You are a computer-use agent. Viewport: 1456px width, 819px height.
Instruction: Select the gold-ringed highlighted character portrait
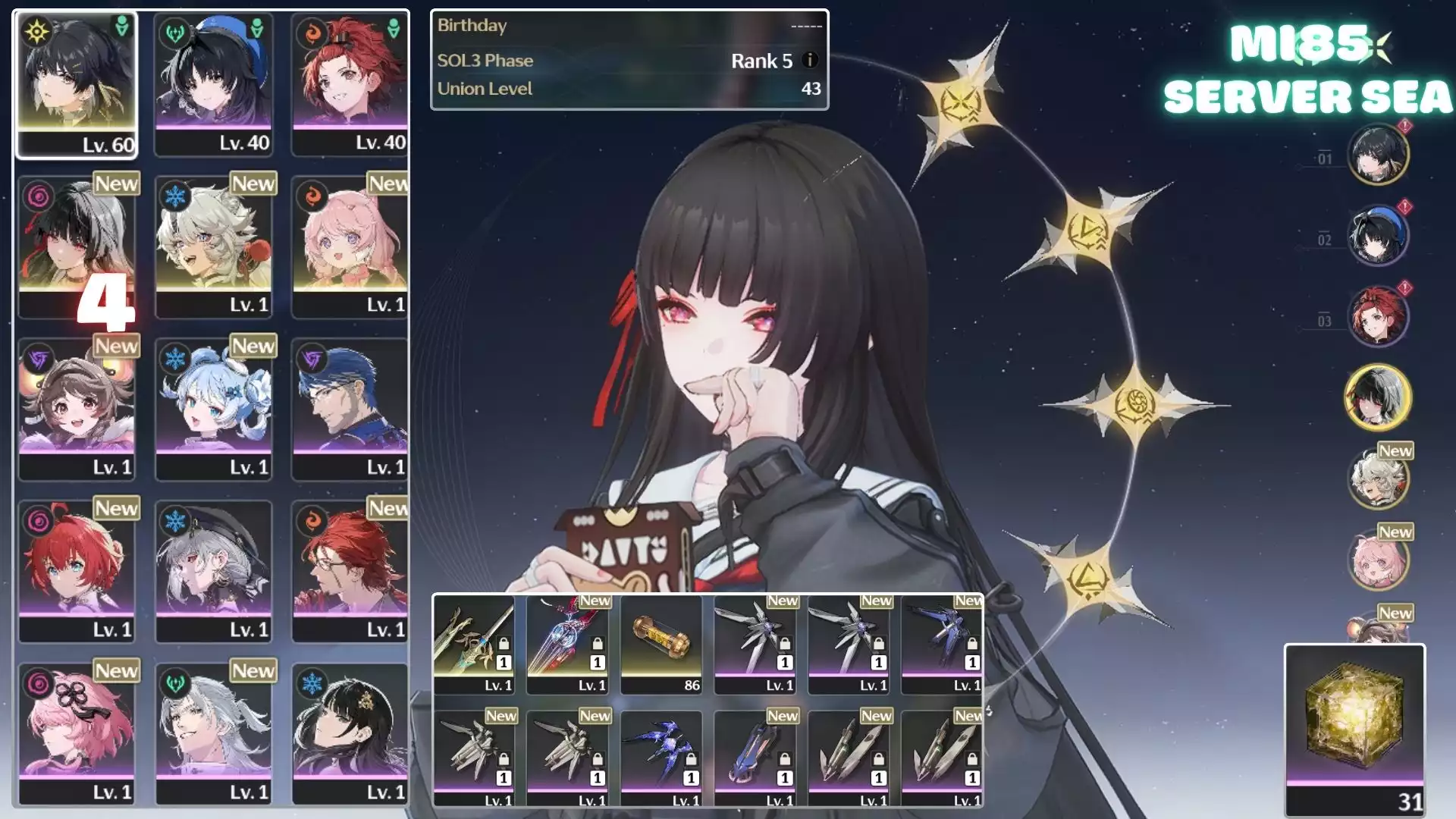1377,397
